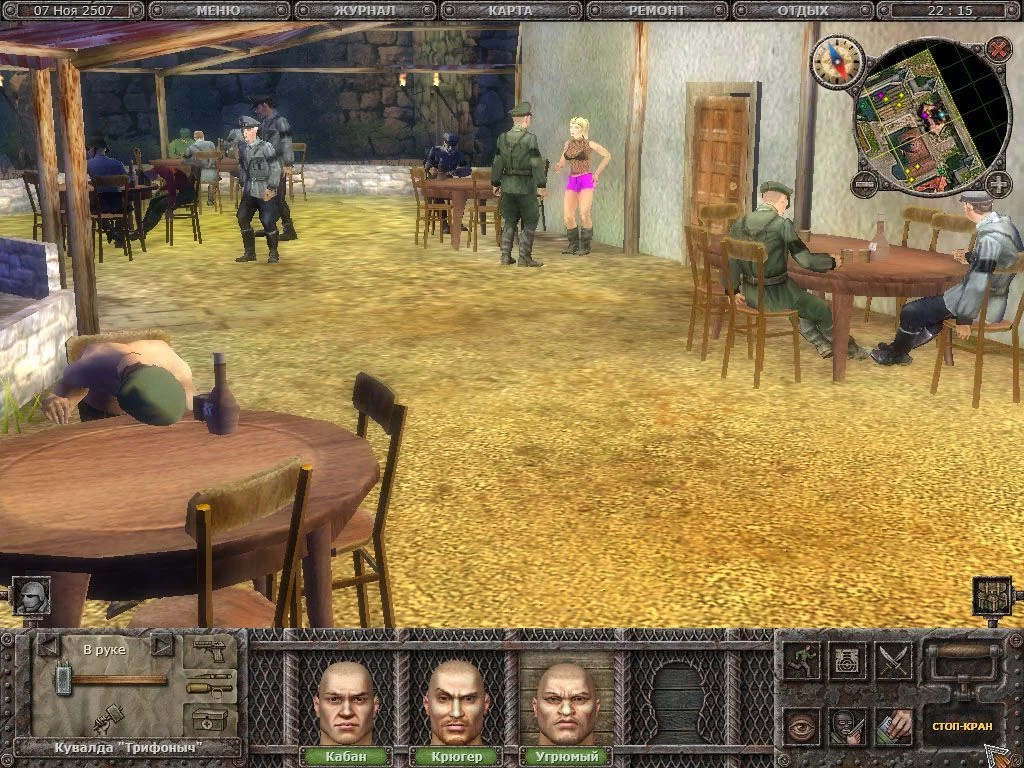Switch to next in-hand item with right arrow

click(x=162, y=646)
